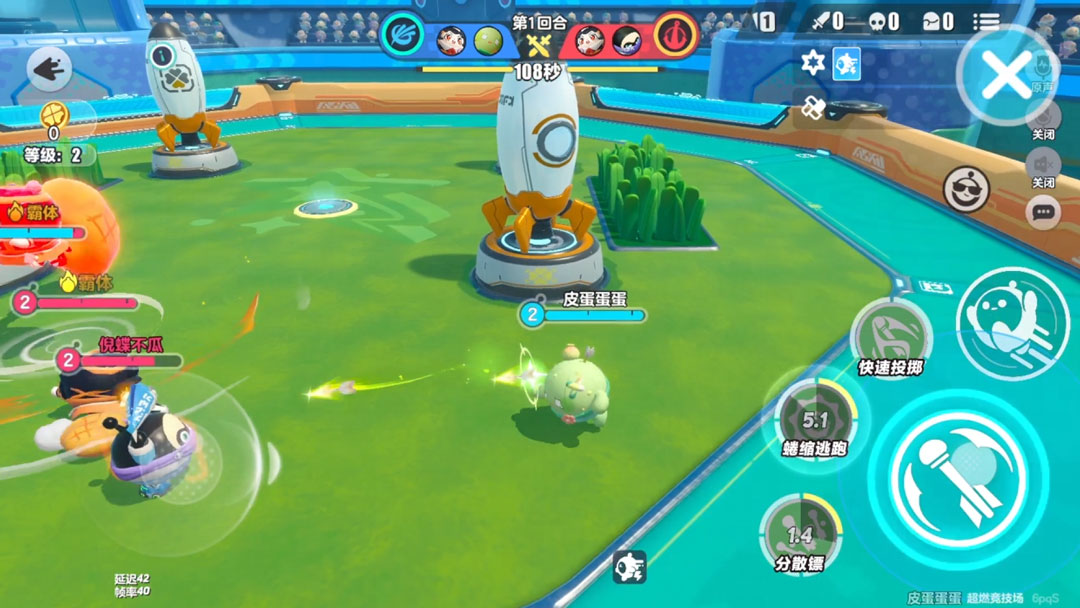1080x608 pixels.
Task: Cancel with the large X button
Action: (1006, 76)
